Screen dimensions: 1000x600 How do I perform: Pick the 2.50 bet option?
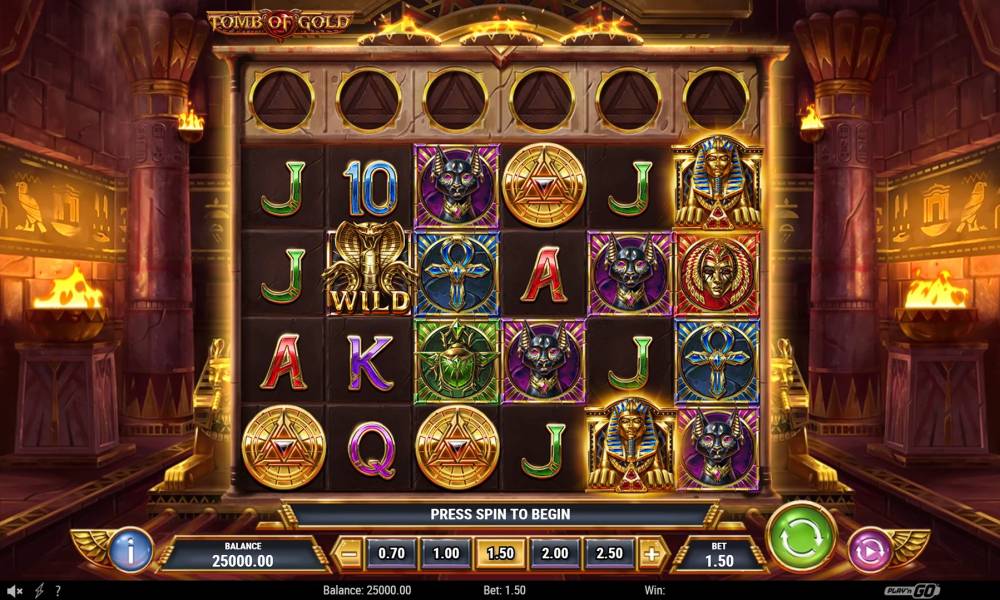608,553
